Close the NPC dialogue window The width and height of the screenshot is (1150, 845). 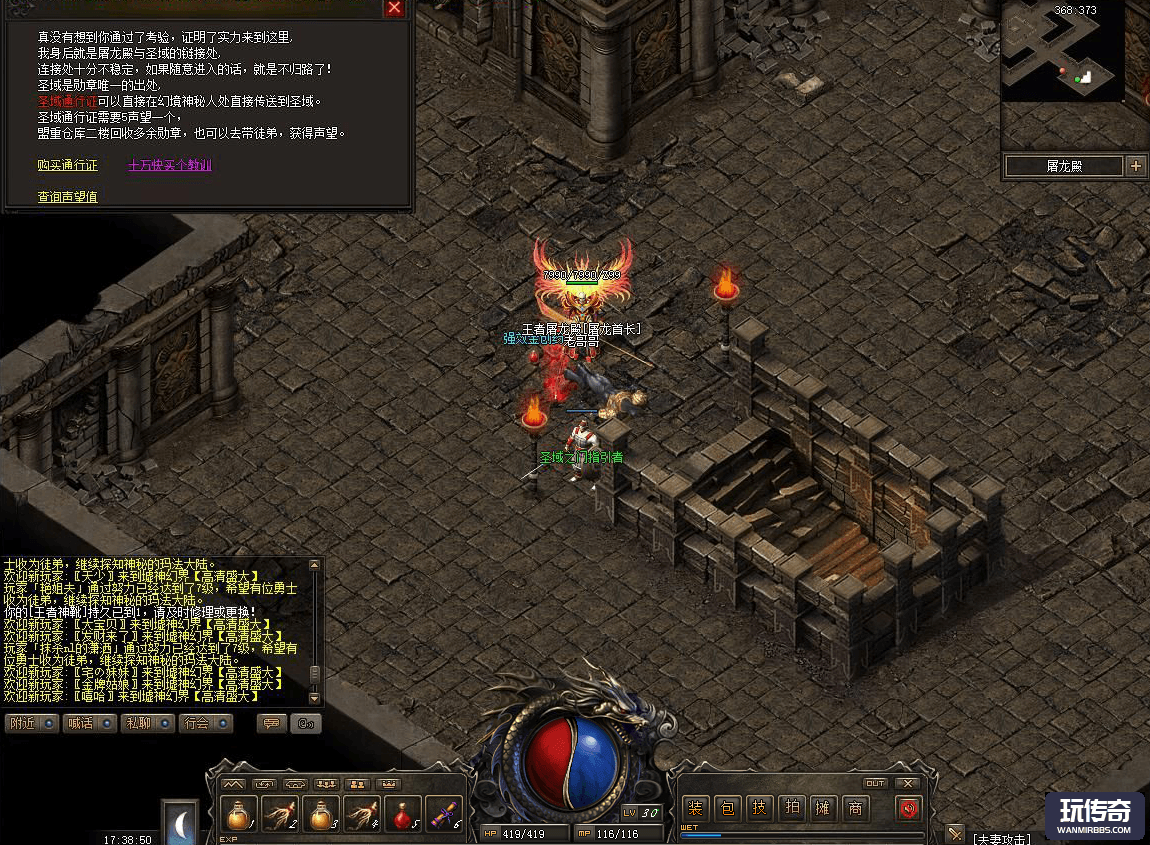[395, 8]
